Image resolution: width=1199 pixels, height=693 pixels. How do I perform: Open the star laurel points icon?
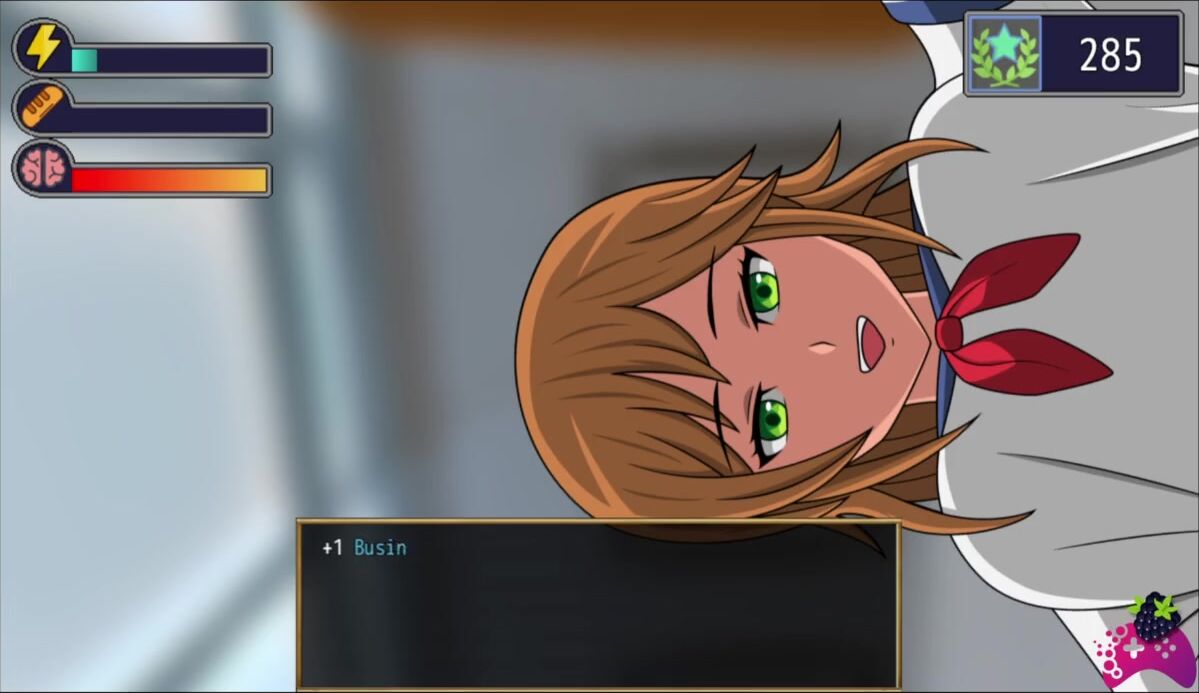(1005, 53)
